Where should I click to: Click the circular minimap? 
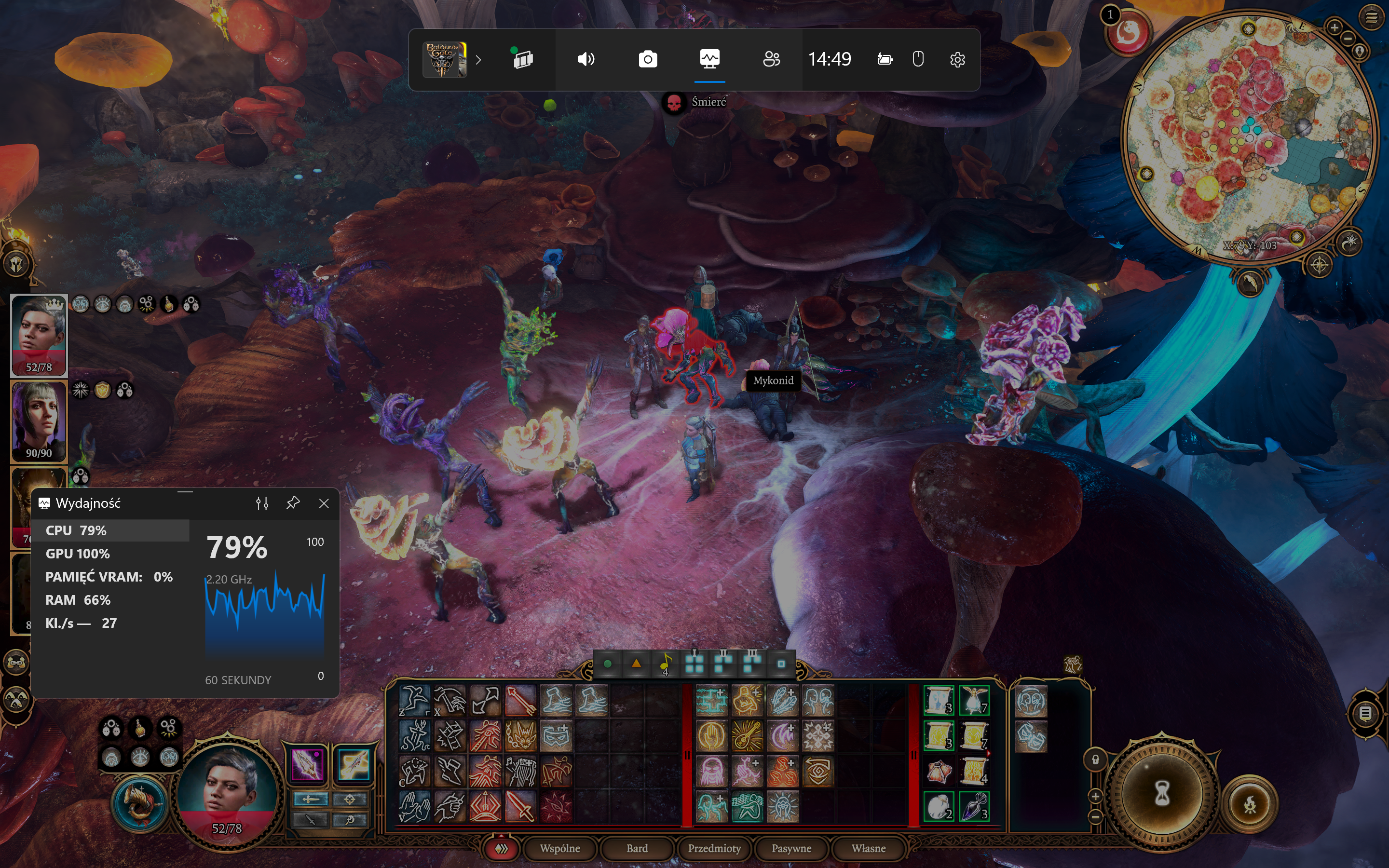pyautogui.click(x=1249, y=138)
